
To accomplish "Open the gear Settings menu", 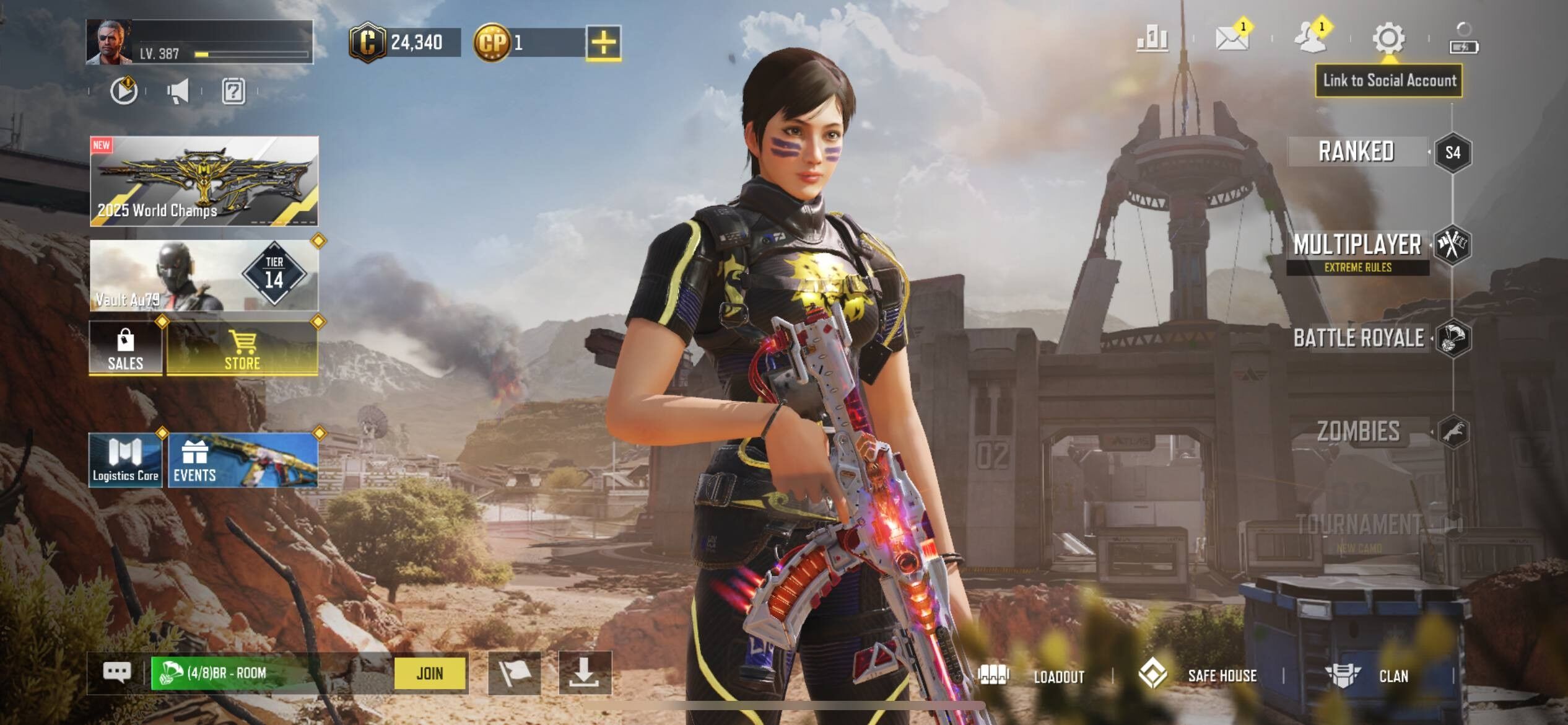I will [x=1388, y=38].
